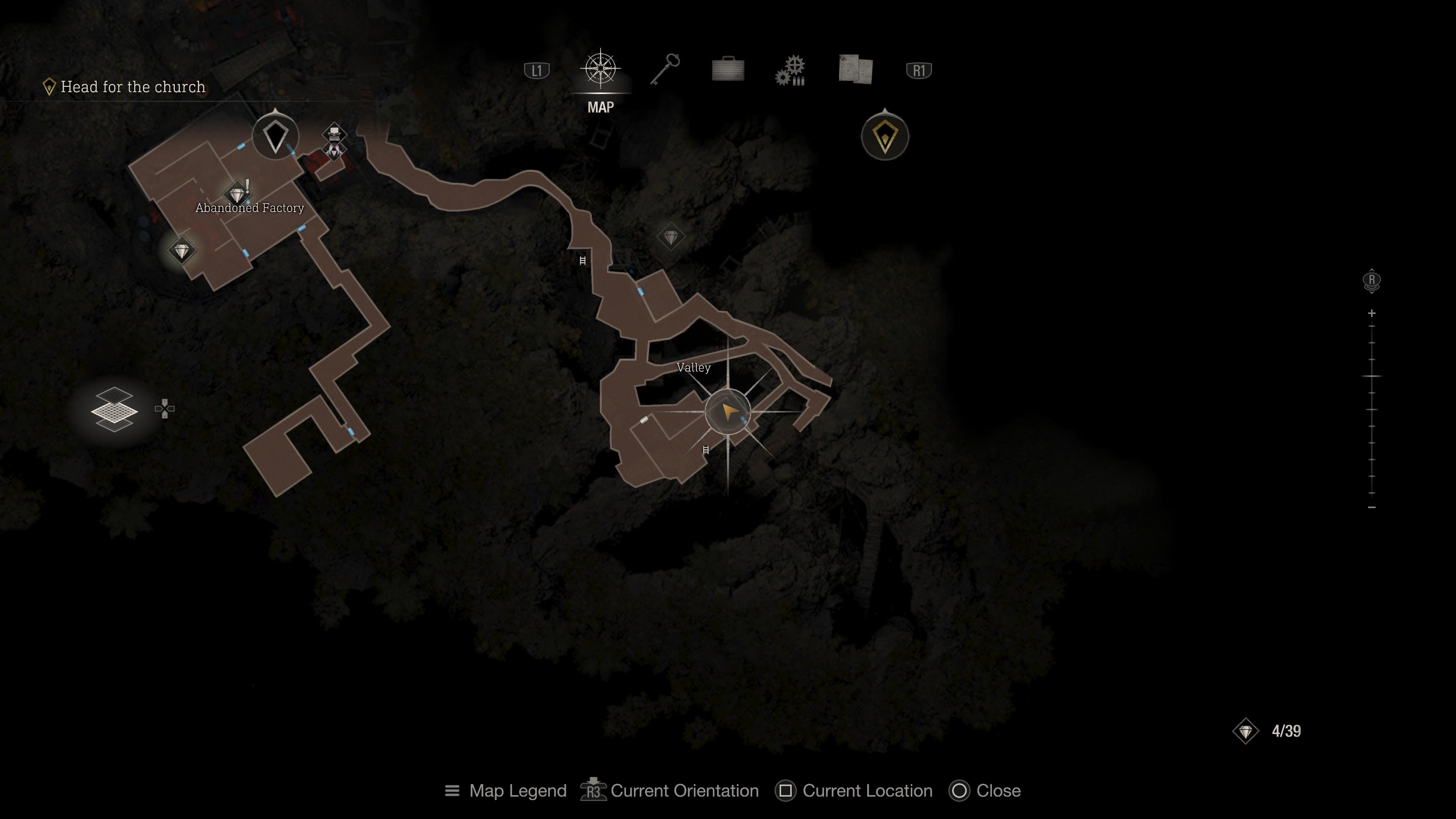Image resolution: width=1456 pixels, height=819 pixels.
Task: Click the white waypoint marker above the factory
Action: pyautogui.click(x=275, y=136)
